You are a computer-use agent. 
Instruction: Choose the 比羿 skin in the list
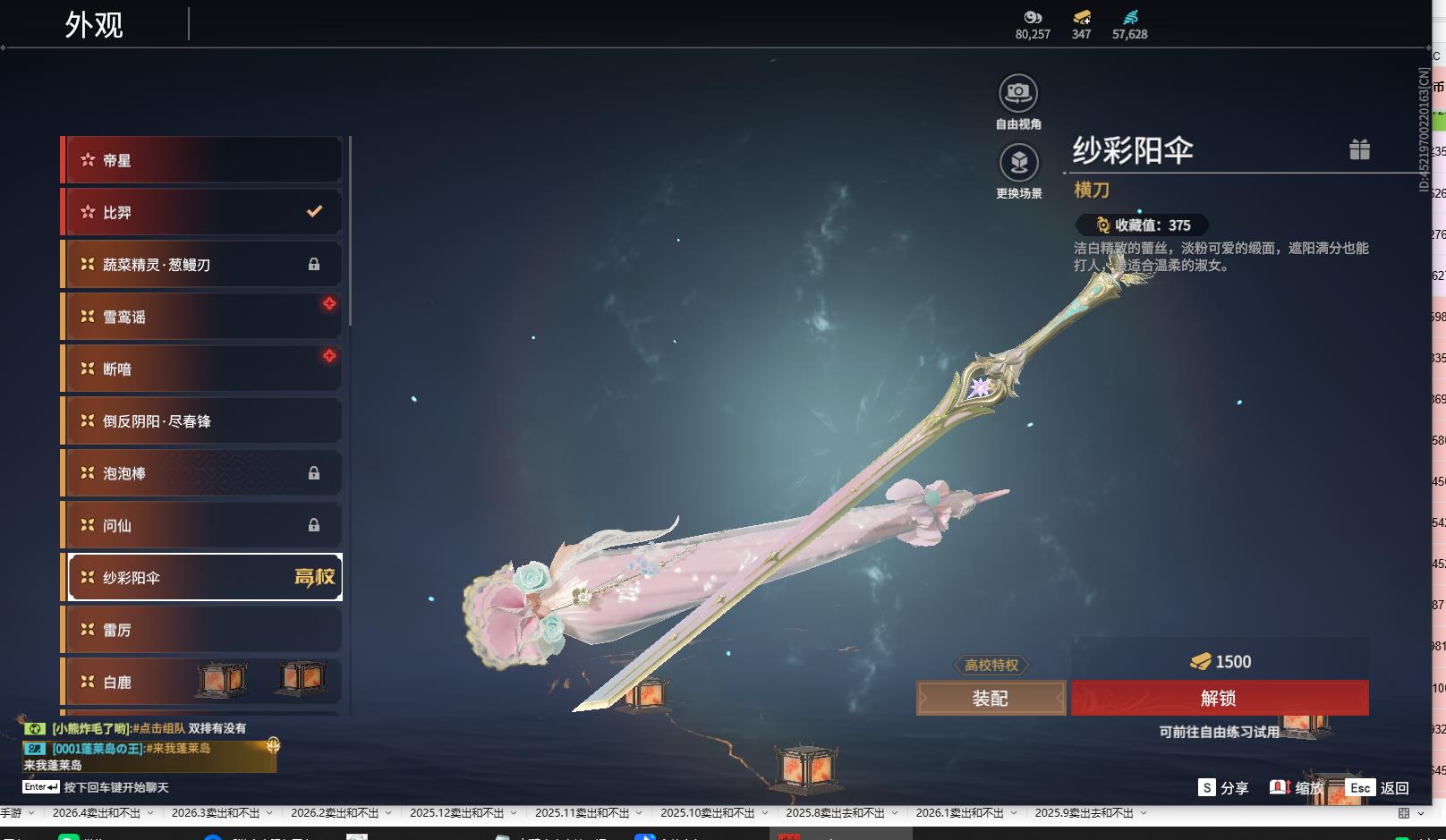pyautogui.click(x=202, y=212)
